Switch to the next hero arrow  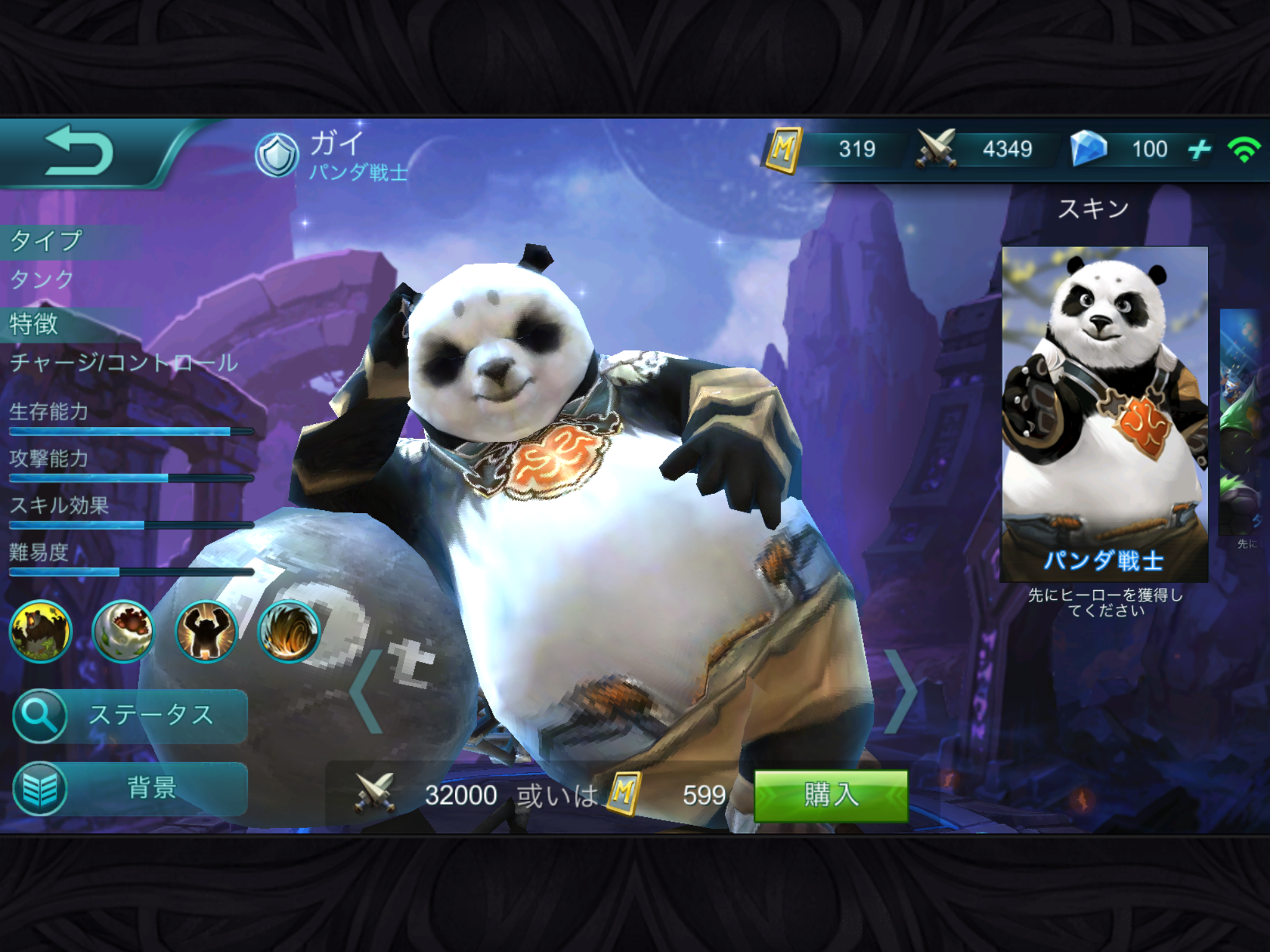pos(900,691)
